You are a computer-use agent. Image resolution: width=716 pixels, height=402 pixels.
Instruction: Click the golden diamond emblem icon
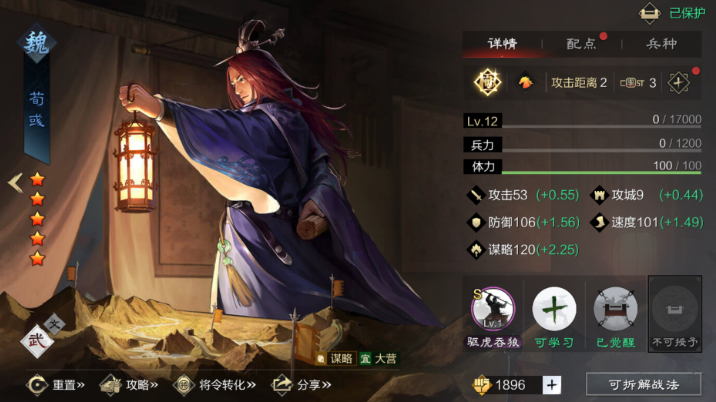click(488, 82)
